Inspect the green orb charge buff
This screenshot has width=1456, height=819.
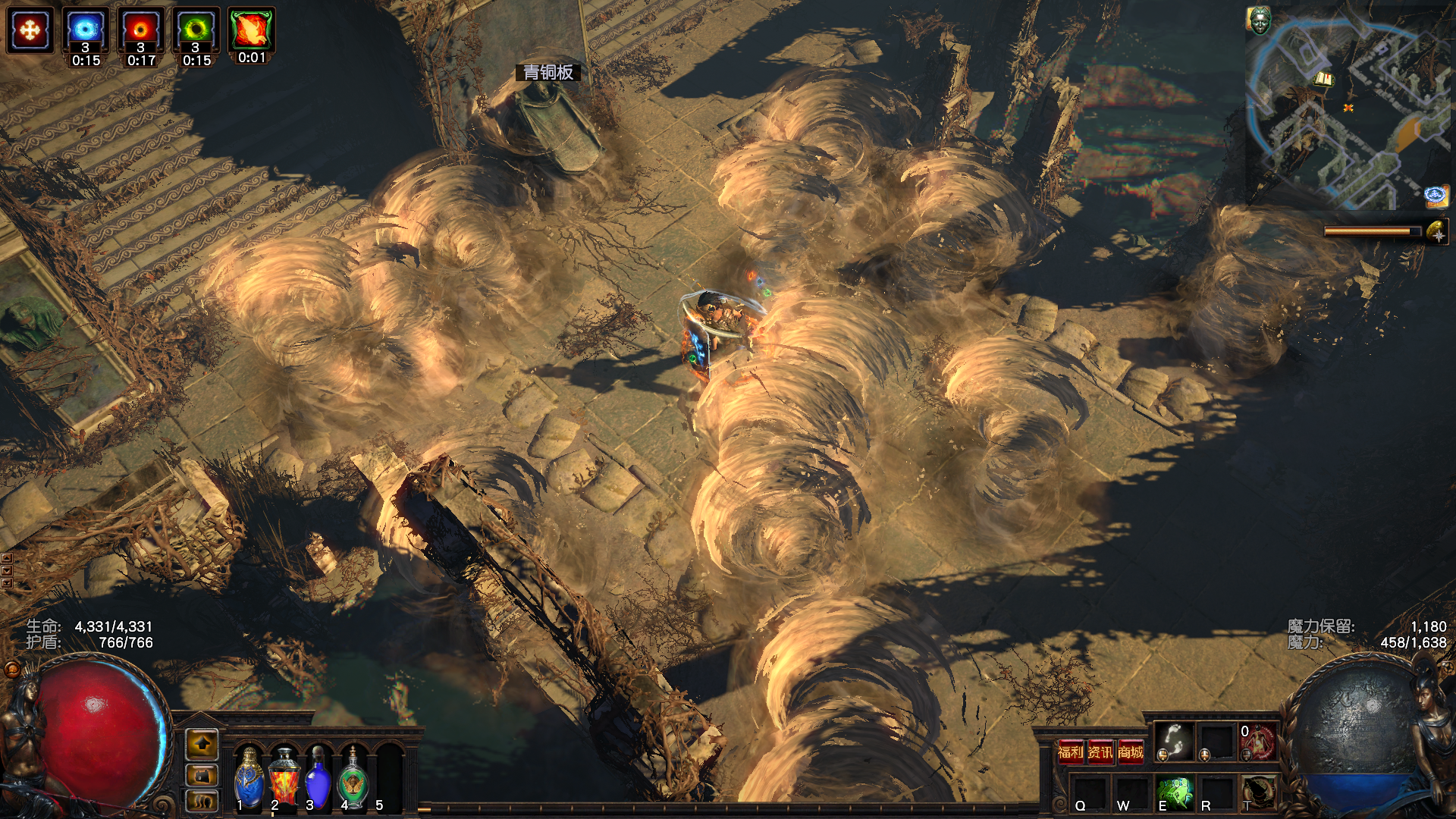coord(196,30)
